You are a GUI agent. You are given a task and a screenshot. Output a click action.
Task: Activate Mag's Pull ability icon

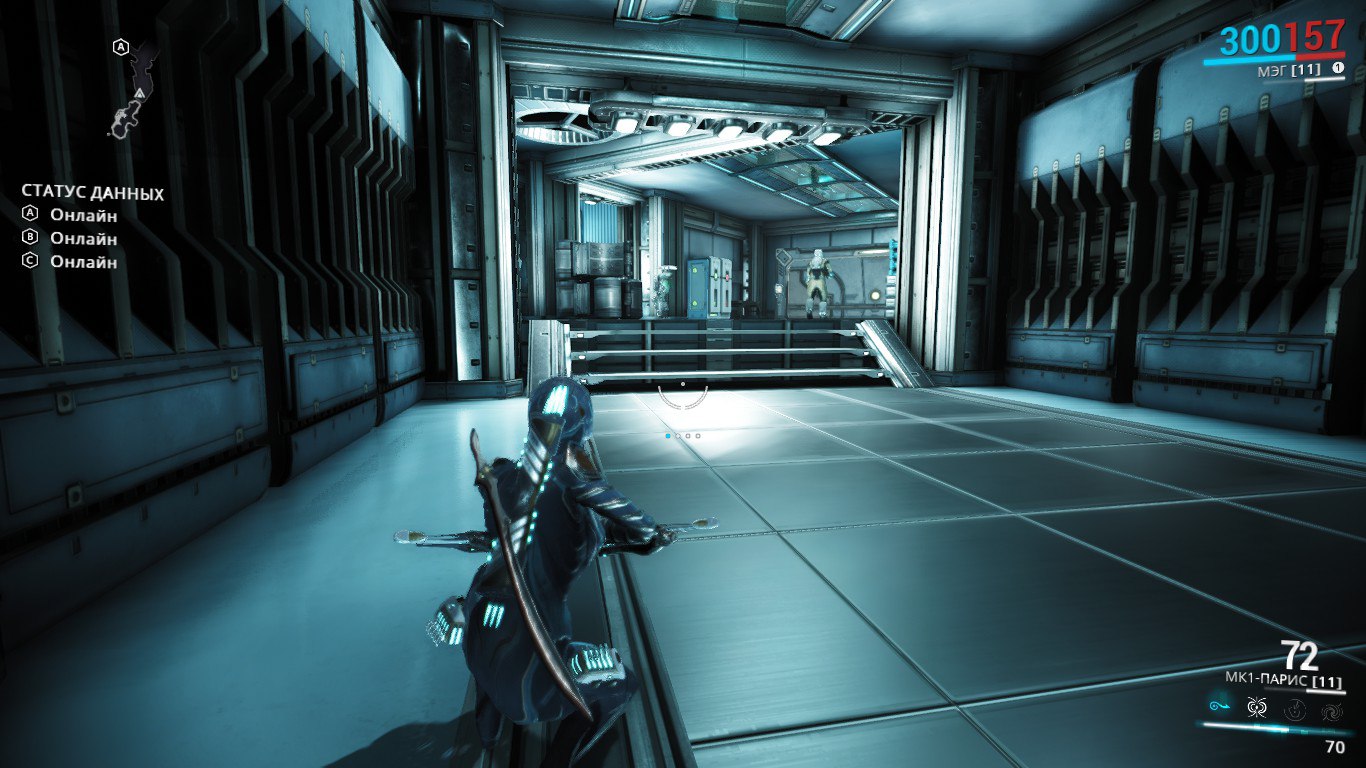pyautogui.click(x=1221, y=706)
